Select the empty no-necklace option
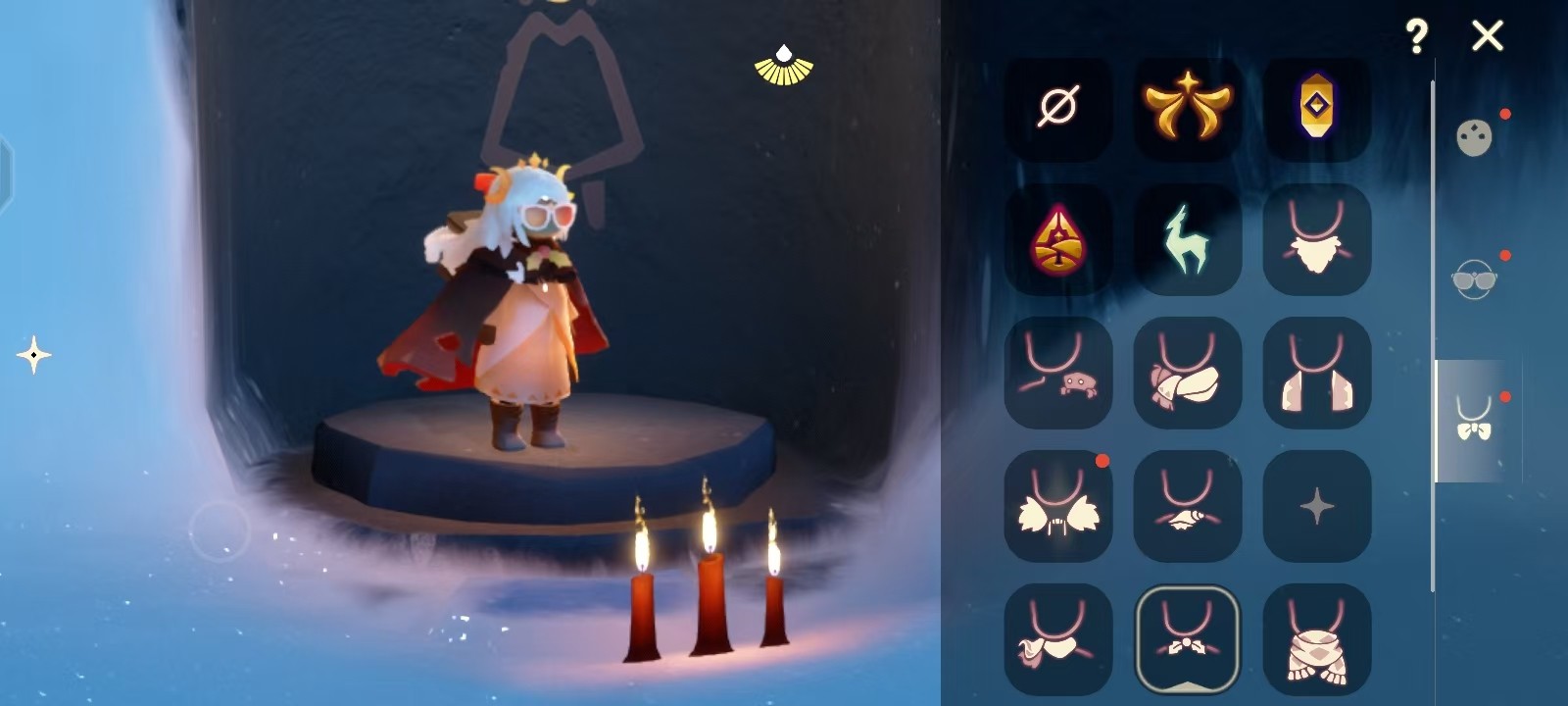1568x706 pixels. tap(1058, 107)
